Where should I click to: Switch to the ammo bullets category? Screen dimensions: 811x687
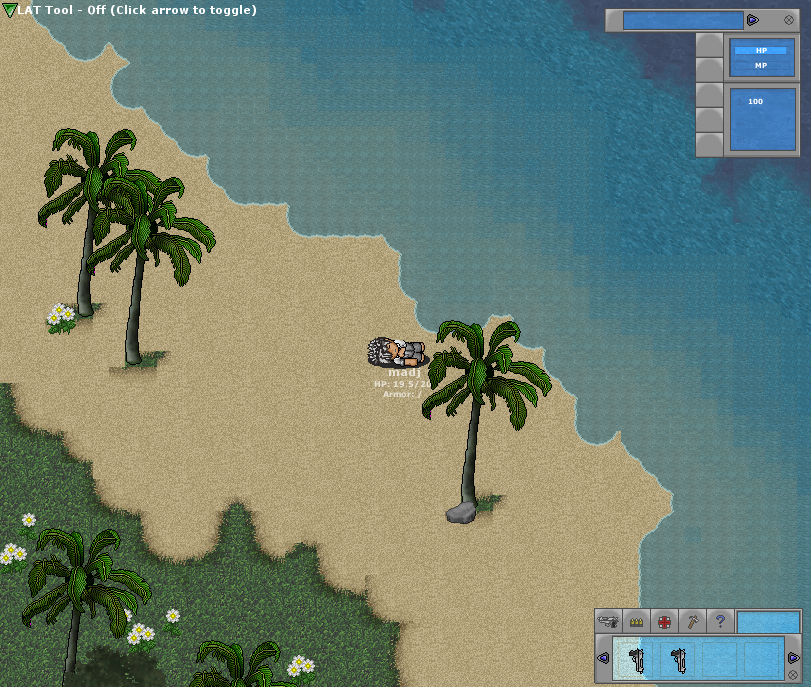pos(635,621)
